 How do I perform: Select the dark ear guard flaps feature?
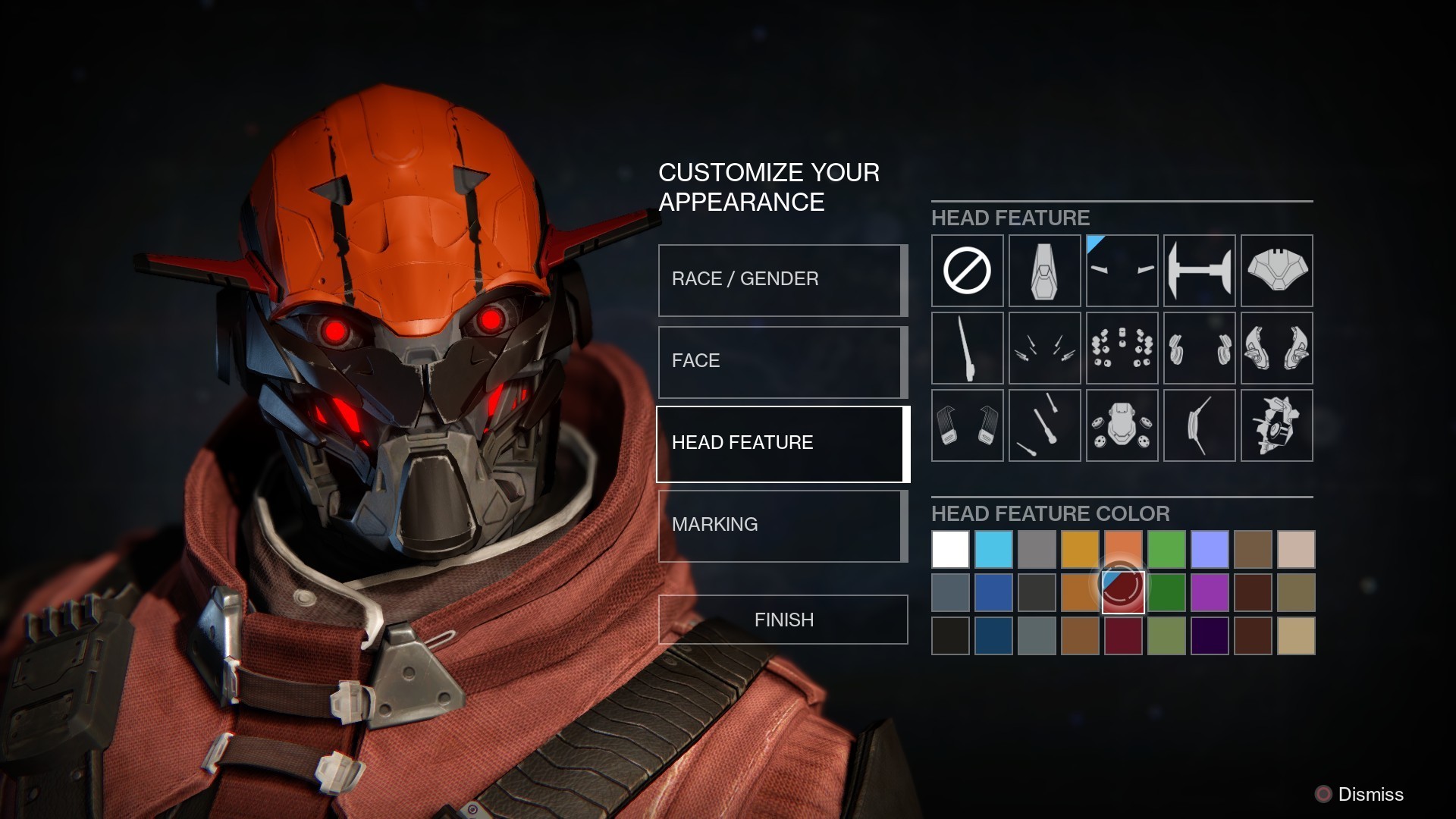click(x=967, y=425)
